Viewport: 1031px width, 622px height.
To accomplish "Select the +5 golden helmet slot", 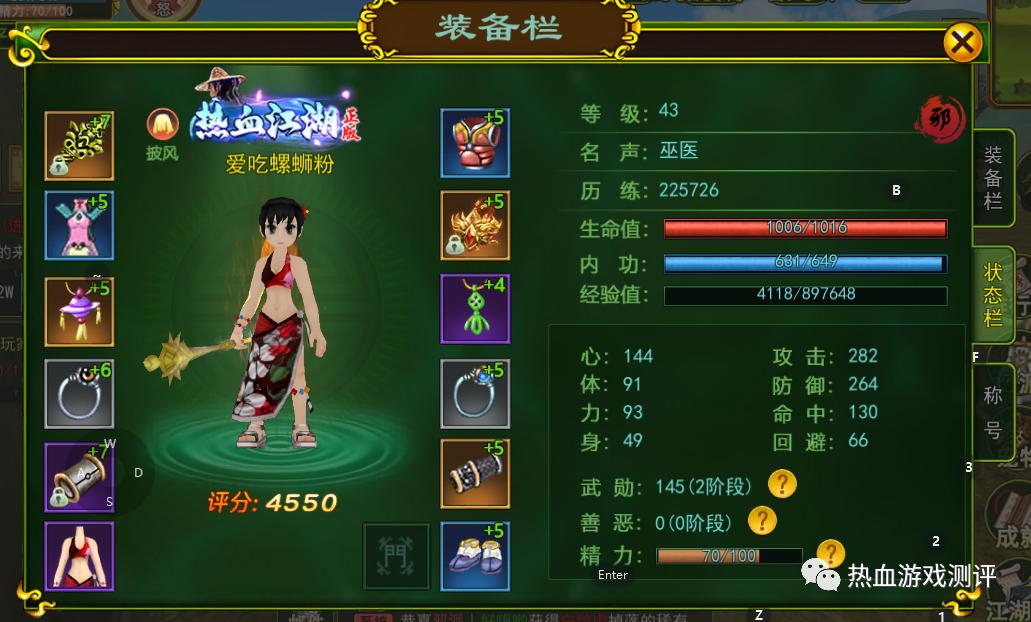I will pos(475,226).
